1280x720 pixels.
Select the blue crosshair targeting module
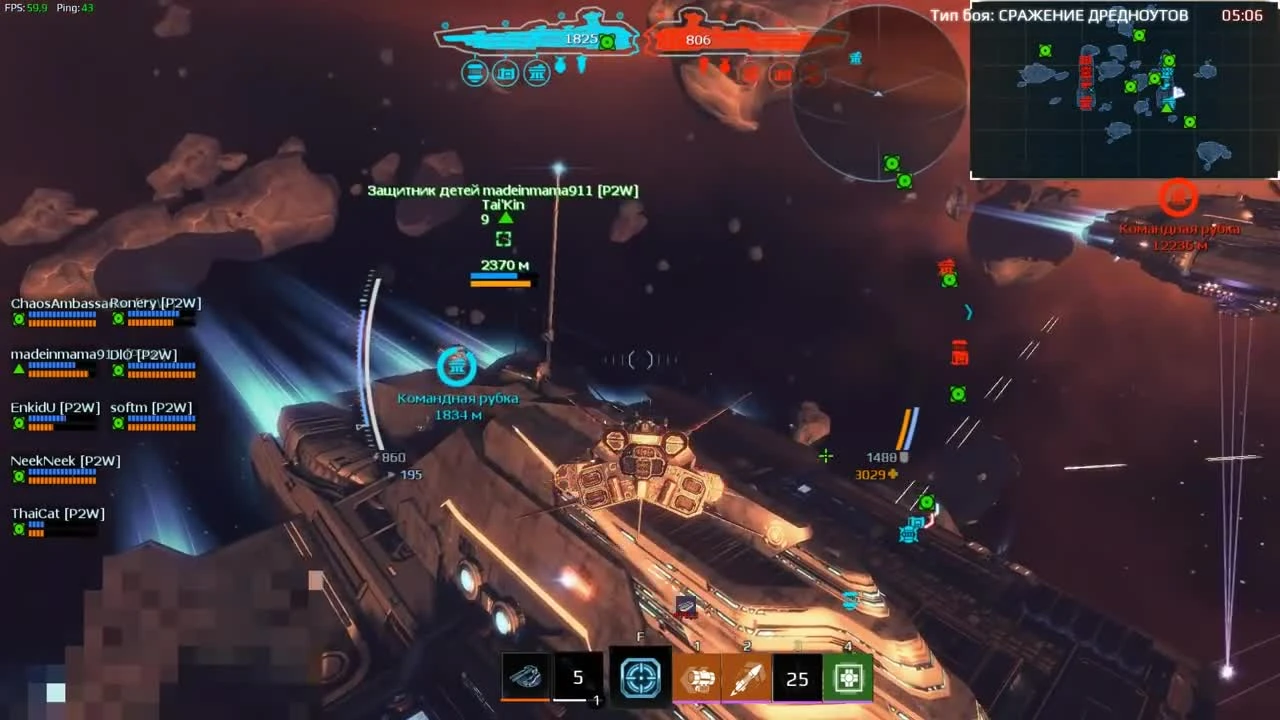pyautogui.click(x=640, y=678)
